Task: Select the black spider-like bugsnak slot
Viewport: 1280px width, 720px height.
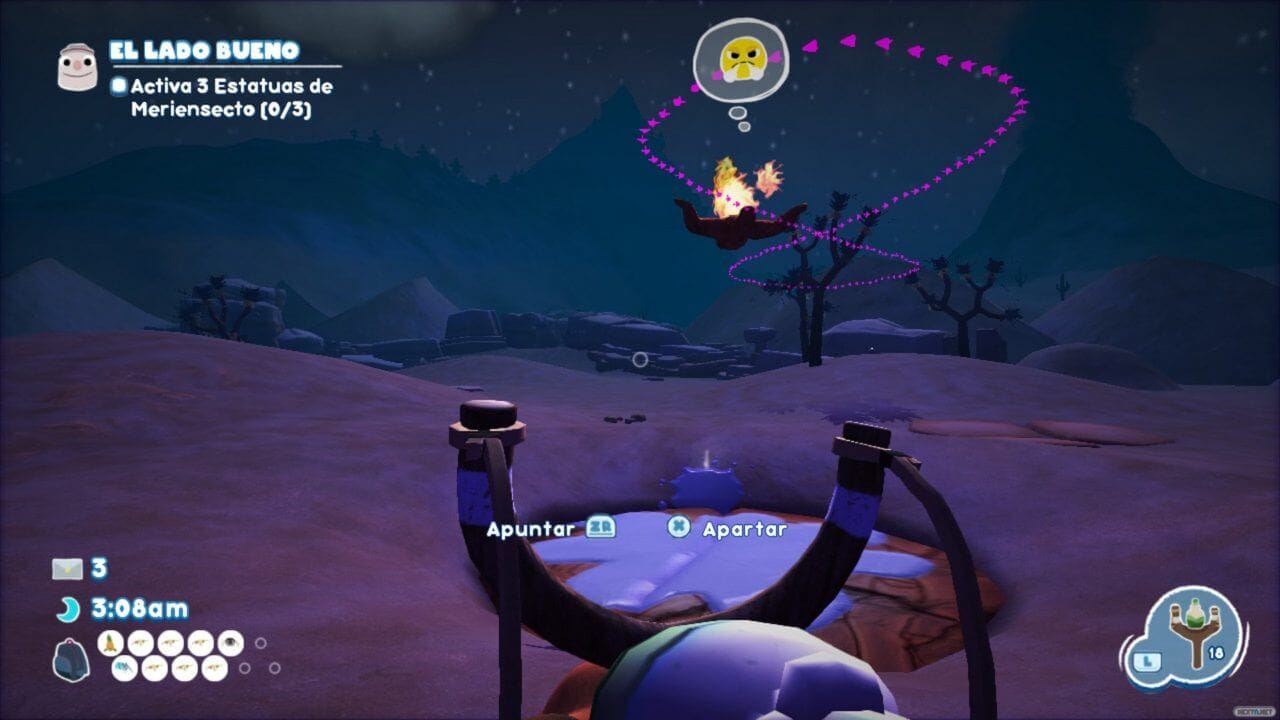Action: tap(230, 643)
